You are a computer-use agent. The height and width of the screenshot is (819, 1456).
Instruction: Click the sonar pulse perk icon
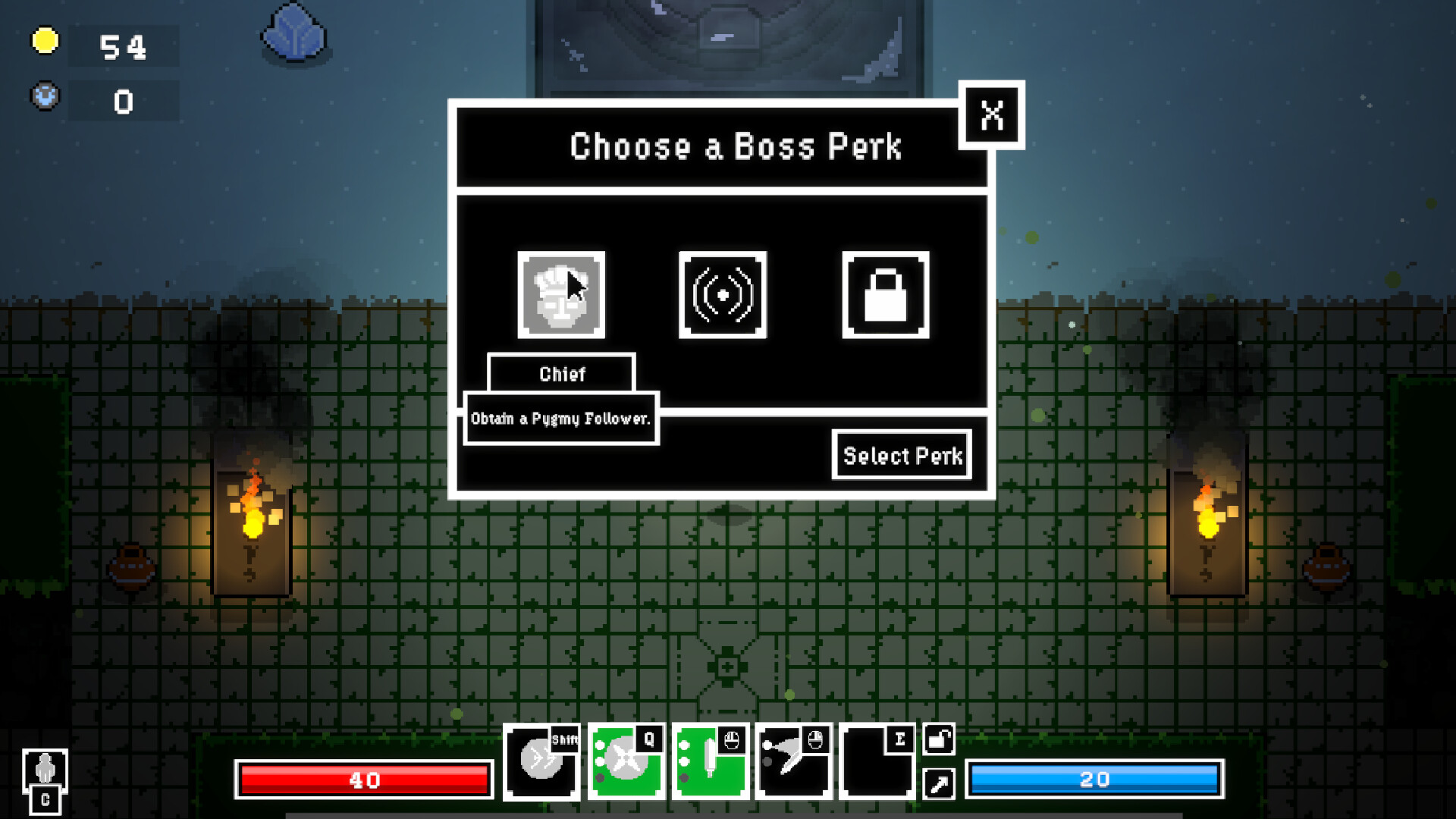pos(723,296)
